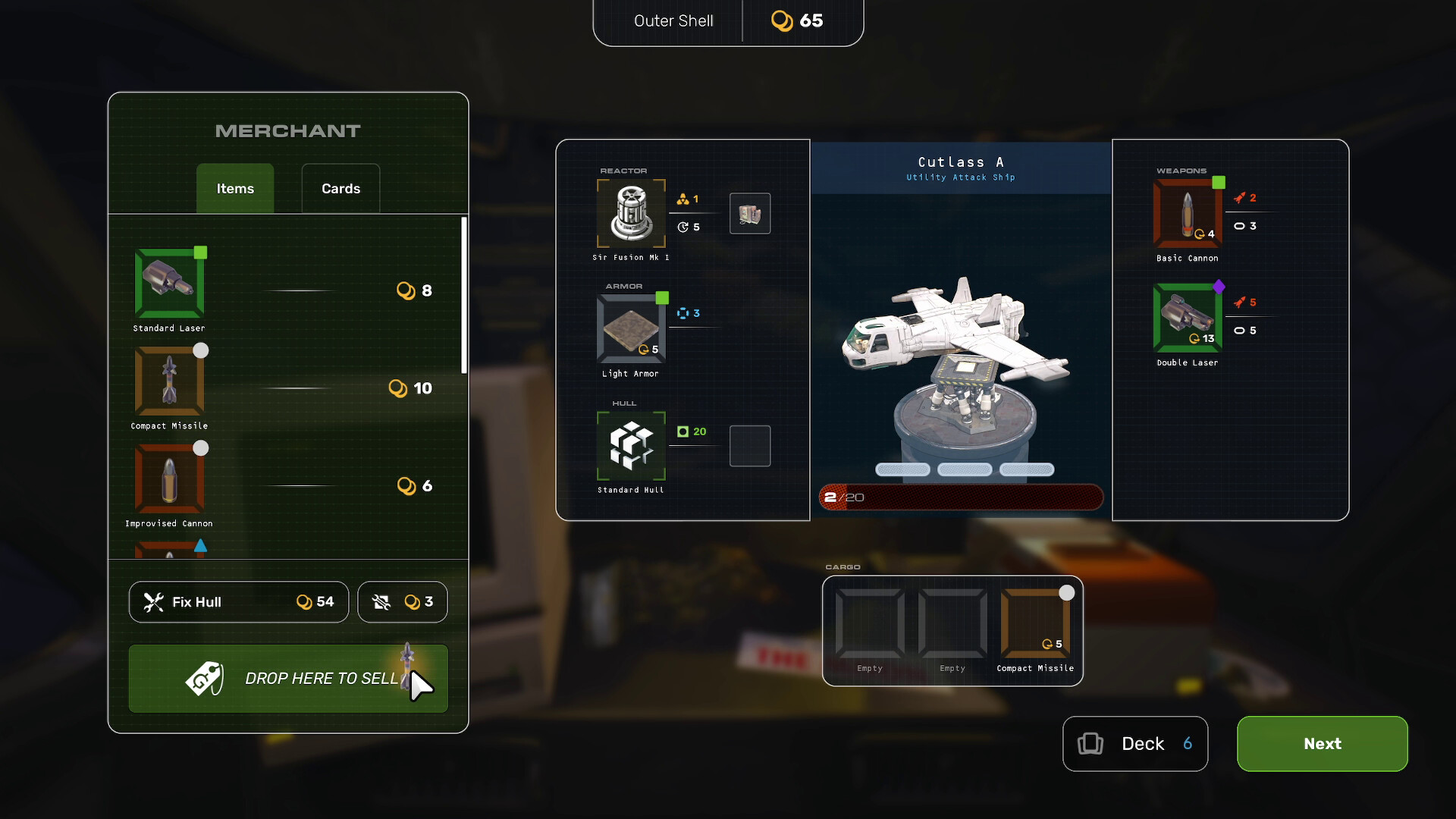The image size is (1456, 819).
Task: Click the module slot beside the reactor
Action: (749, 213)
